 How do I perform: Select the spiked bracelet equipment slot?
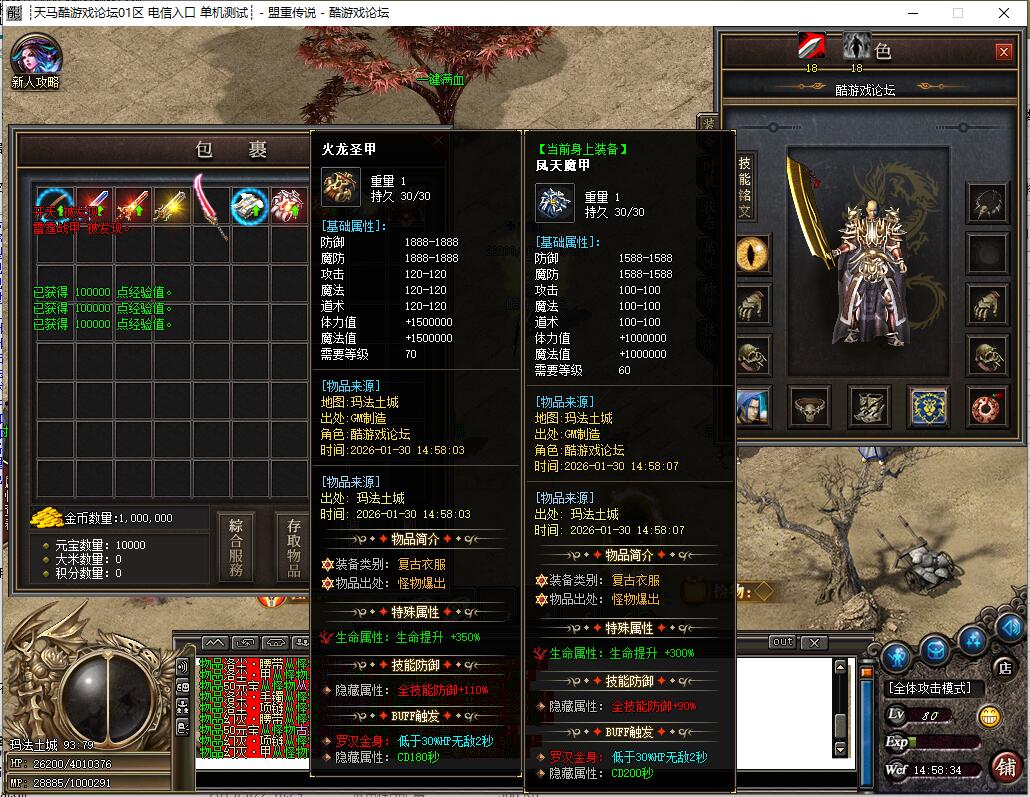pos(988,203)
